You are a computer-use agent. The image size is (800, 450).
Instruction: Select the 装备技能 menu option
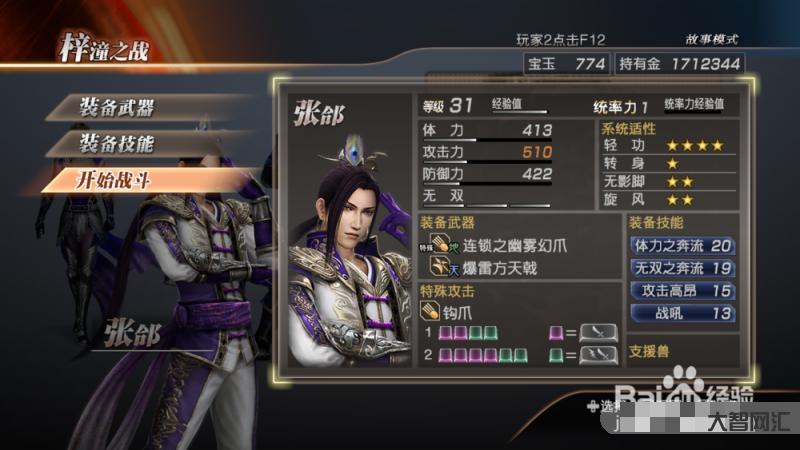[120, 143]
